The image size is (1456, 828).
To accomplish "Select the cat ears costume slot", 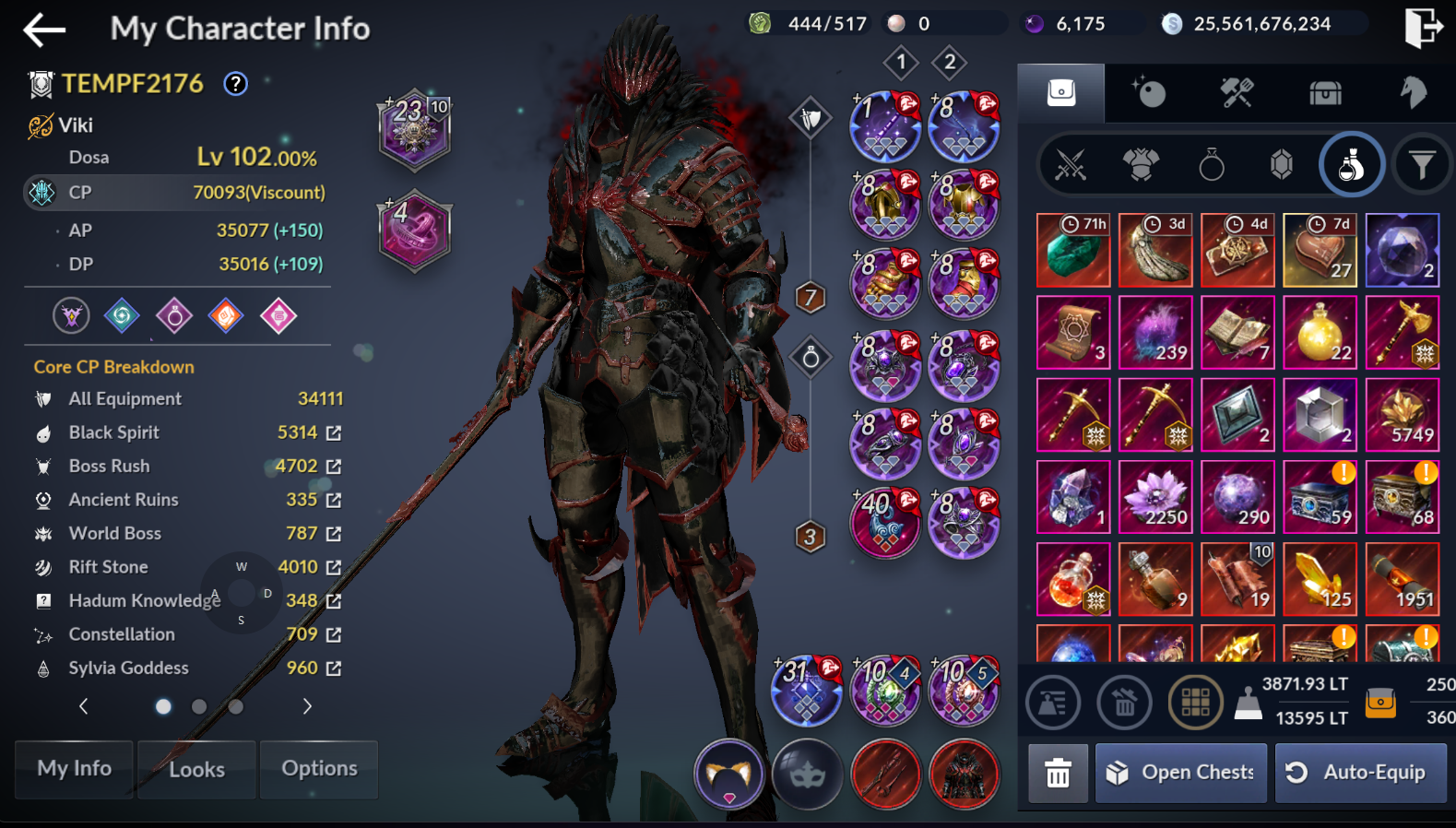I will coord(729,775).
